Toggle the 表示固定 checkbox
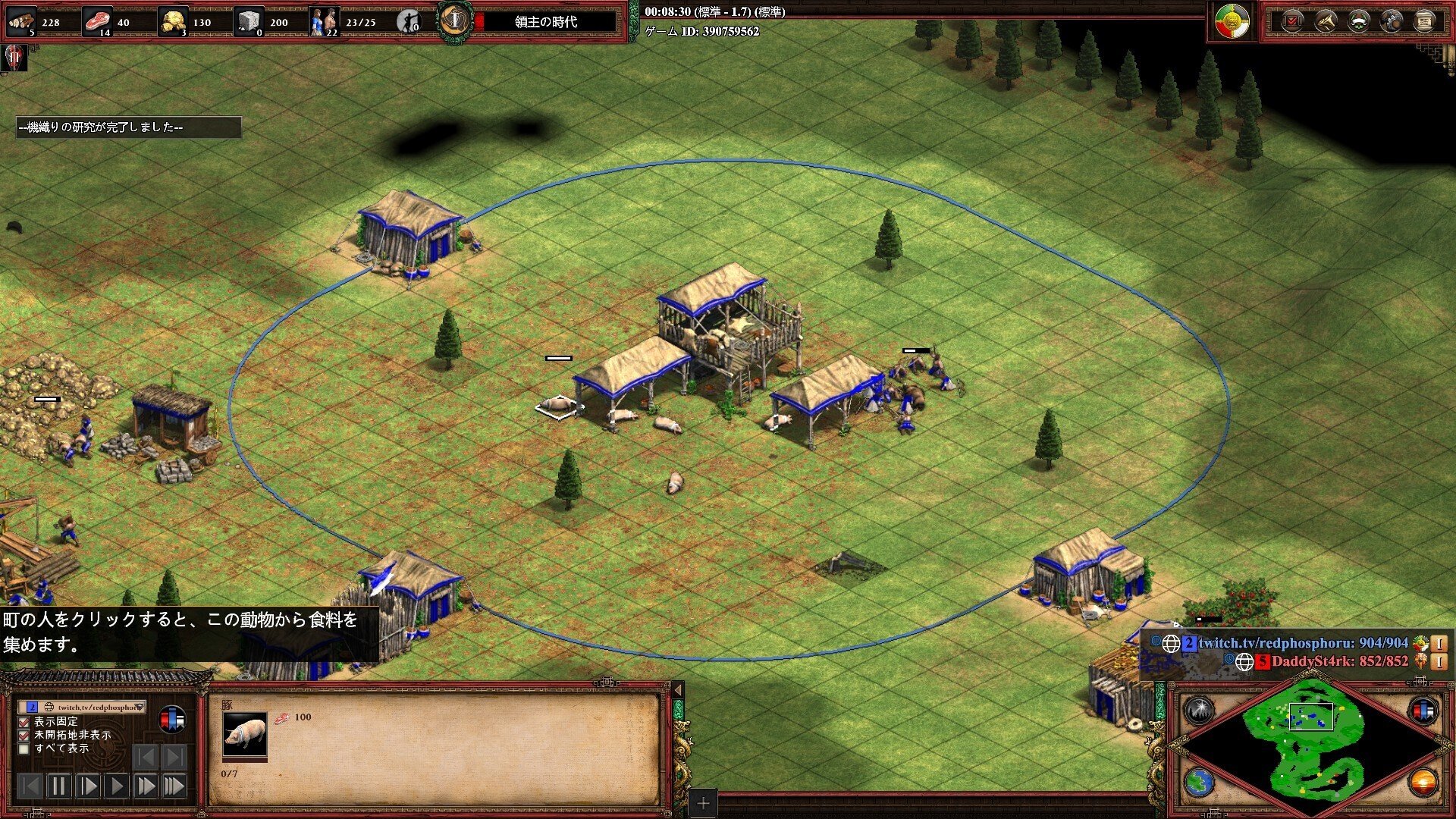The image size is (1456, 819). pyautogui.click(x=24, y=722)
